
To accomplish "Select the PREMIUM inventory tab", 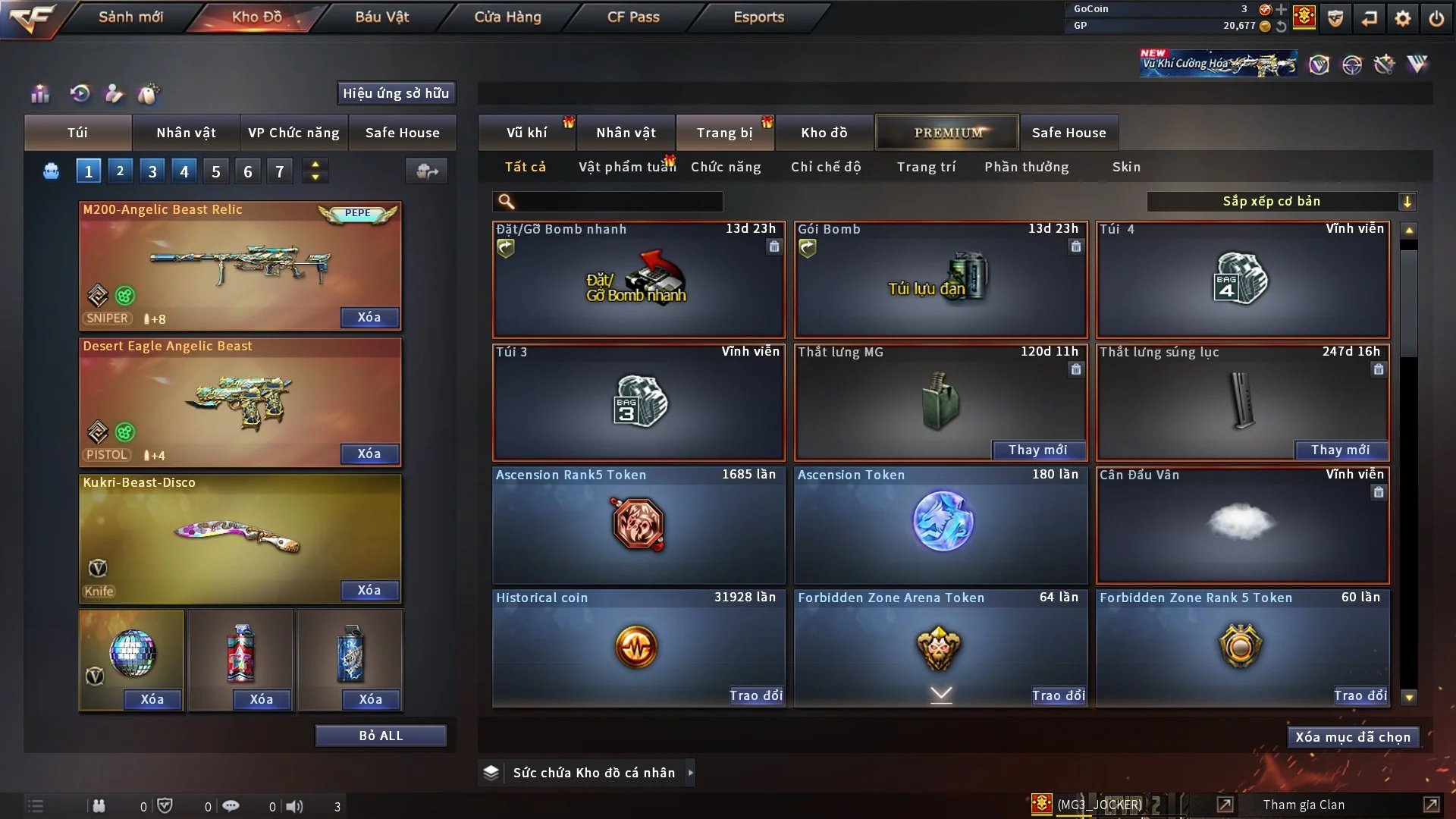I will pos(948,133).
